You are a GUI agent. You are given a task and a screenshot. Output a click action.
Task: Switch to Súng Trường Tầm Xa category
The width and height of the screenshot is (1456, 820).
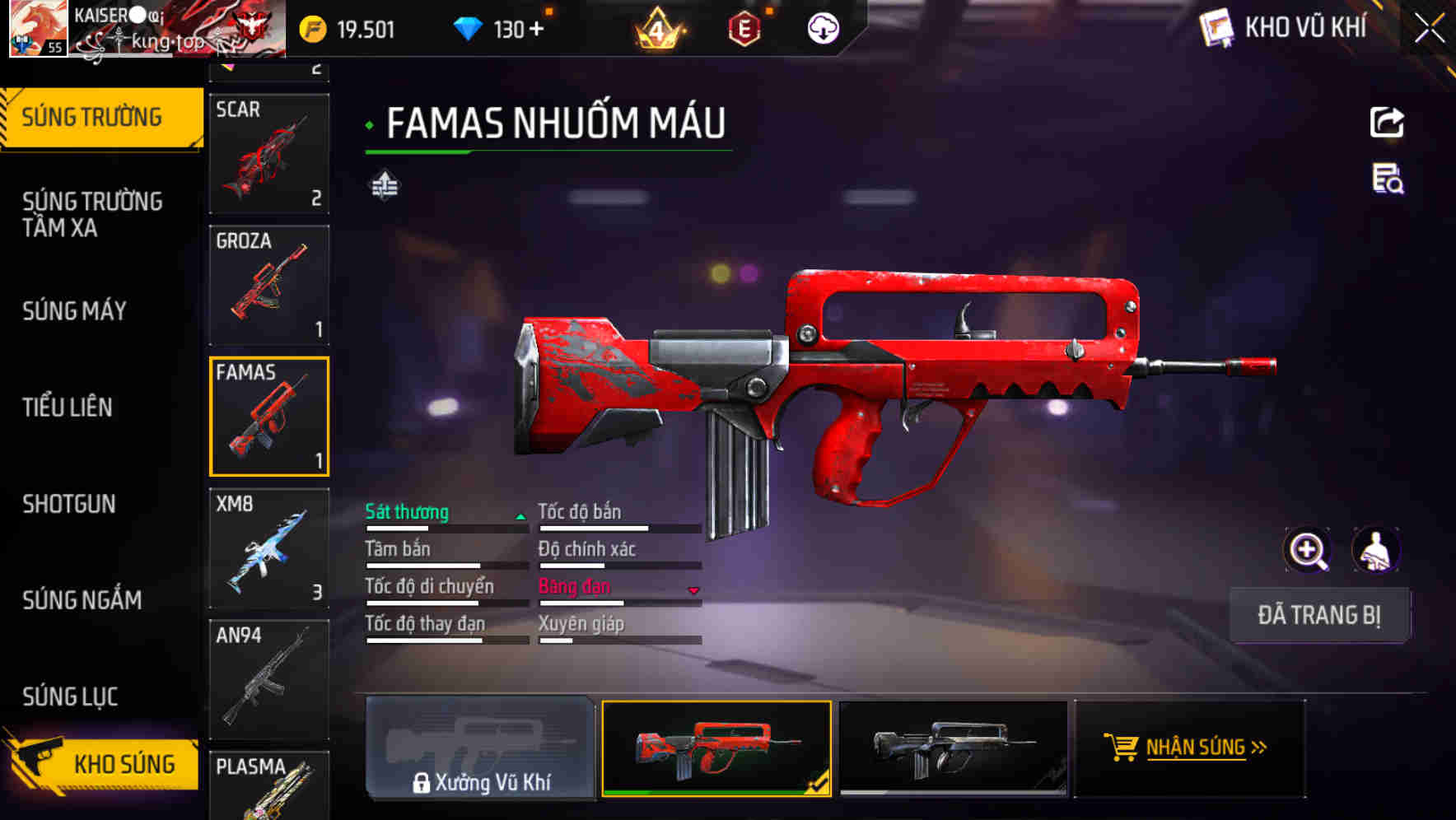[92, 214]
